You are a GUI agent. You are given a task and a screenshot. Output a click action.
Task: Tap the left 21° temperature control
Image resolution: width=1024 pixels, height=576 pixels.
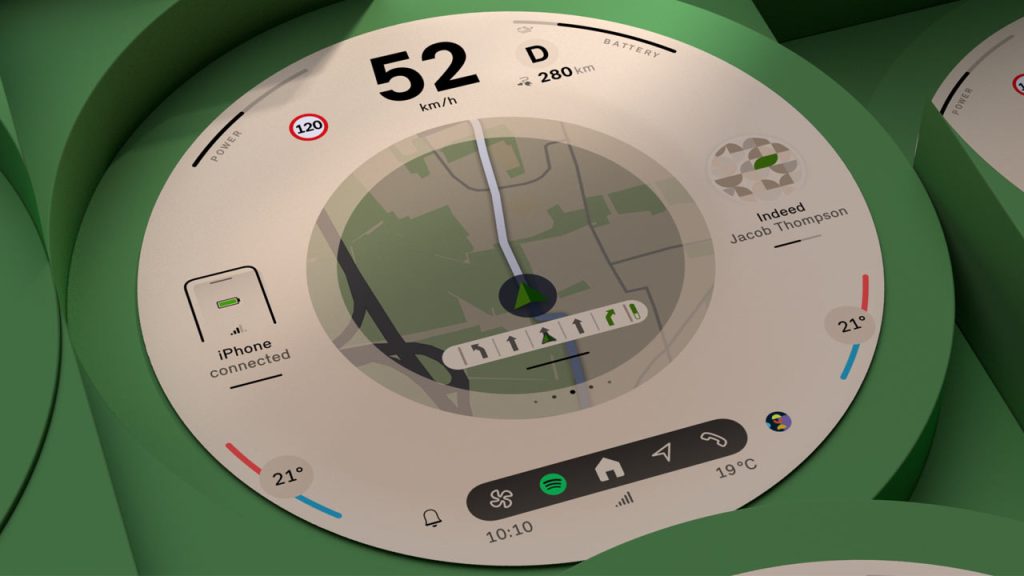point(287,476)
